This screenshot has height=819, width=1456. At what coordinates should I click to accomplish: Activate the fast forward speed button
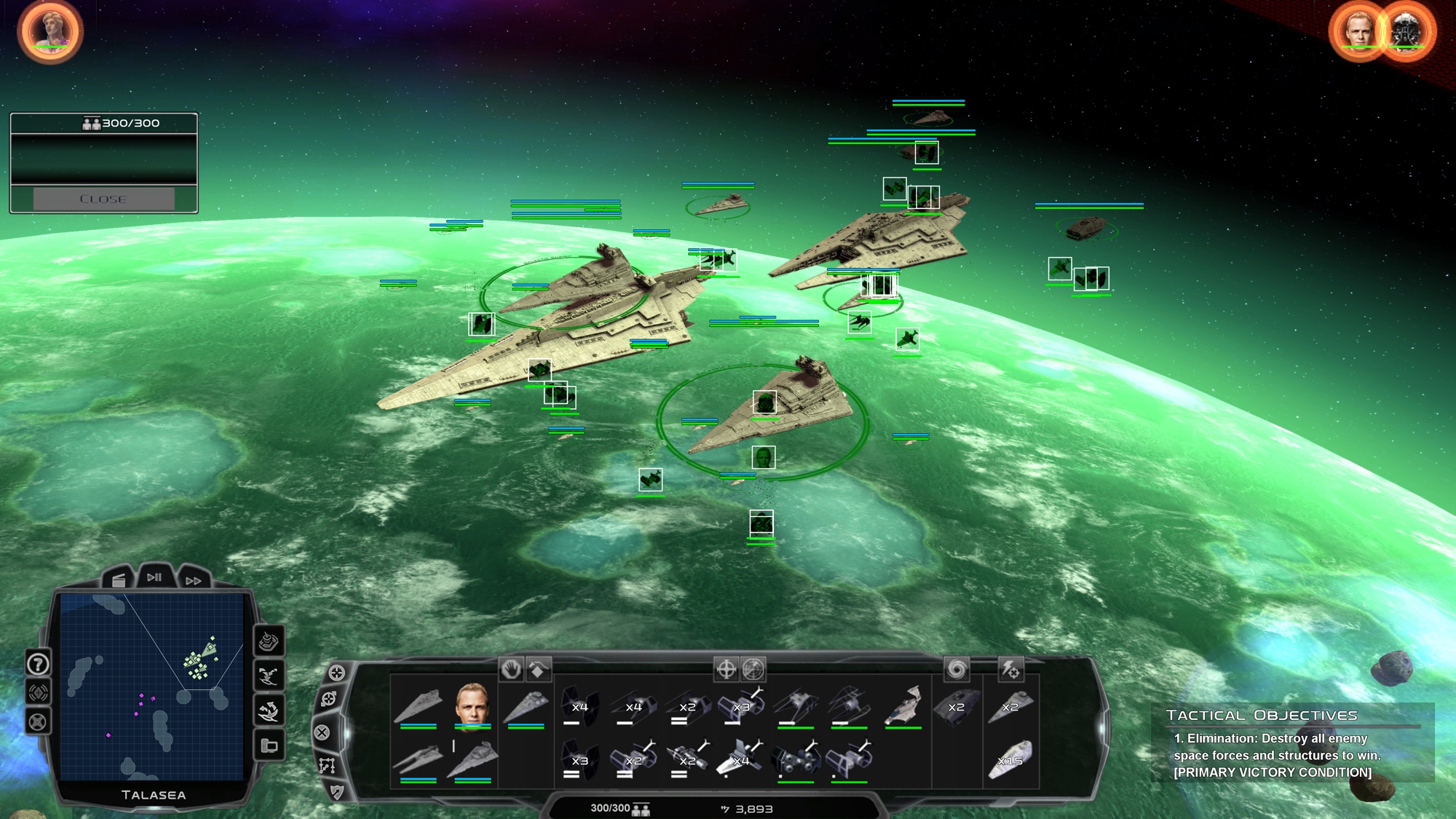193,580
